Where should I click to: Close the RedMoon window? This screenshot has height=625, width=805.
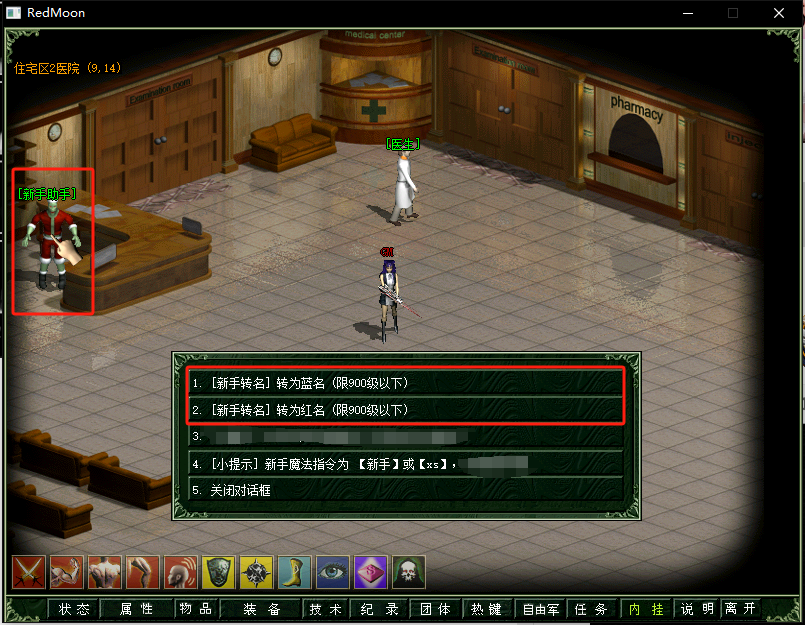click(x=779, y=13)
